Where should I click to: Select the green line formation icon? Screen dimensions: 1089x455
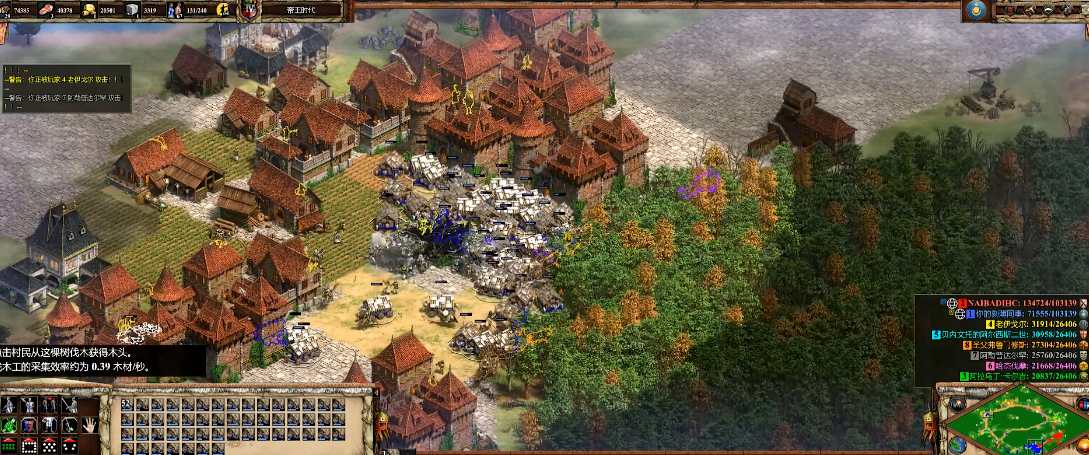(10, 444)
